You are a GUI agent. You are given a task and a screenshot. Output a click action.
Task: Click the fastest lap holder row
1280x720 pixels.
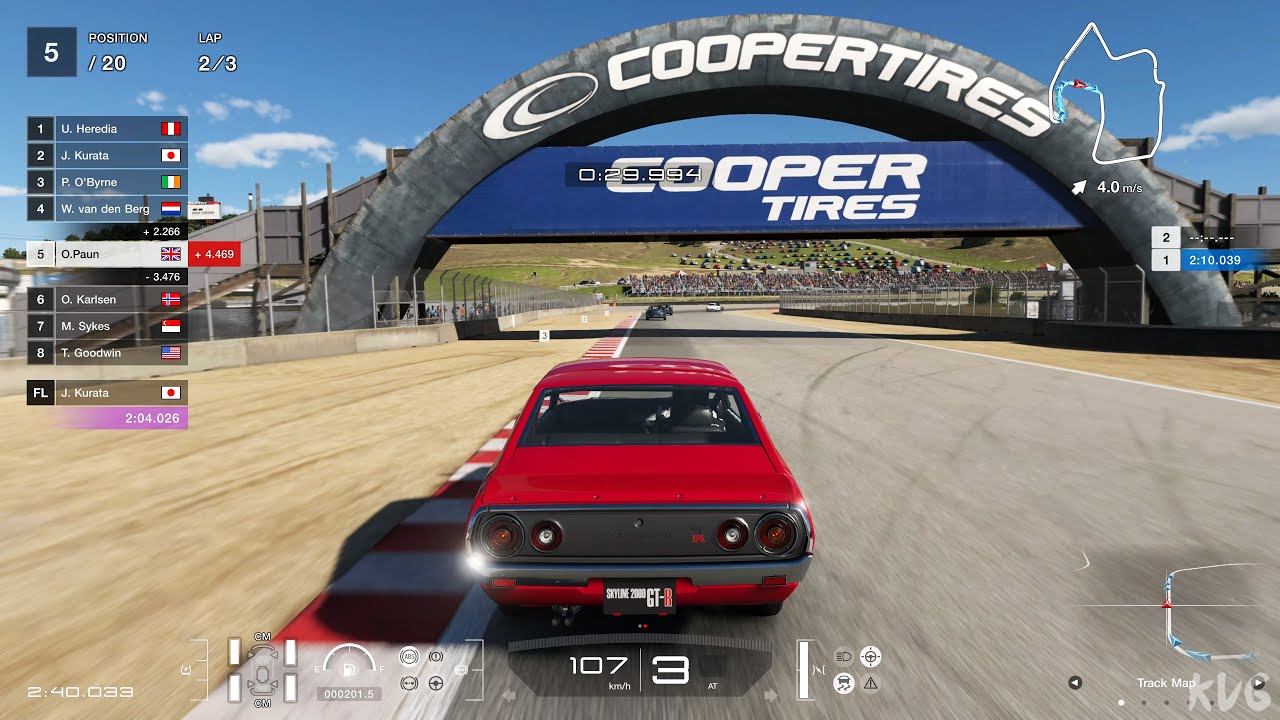[108, 393]
